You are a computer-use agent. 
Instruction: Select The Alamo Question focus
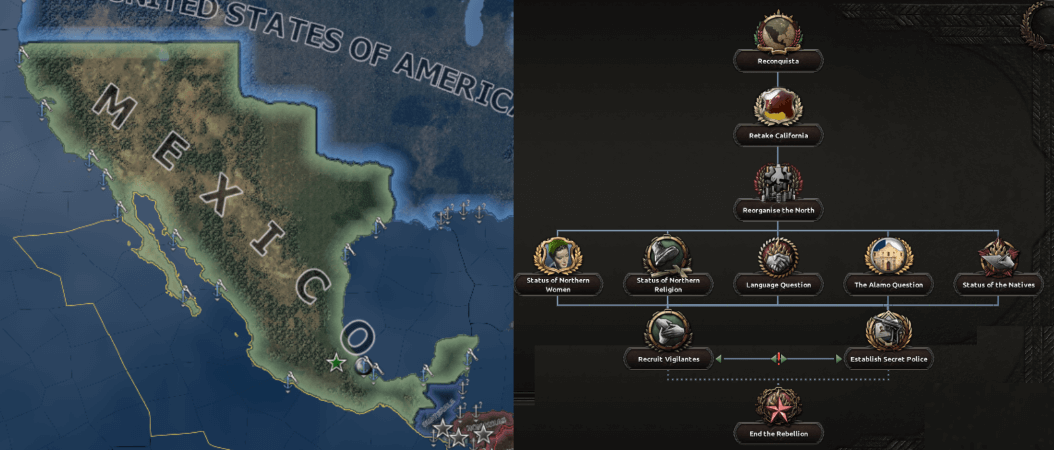coord(888,262)
